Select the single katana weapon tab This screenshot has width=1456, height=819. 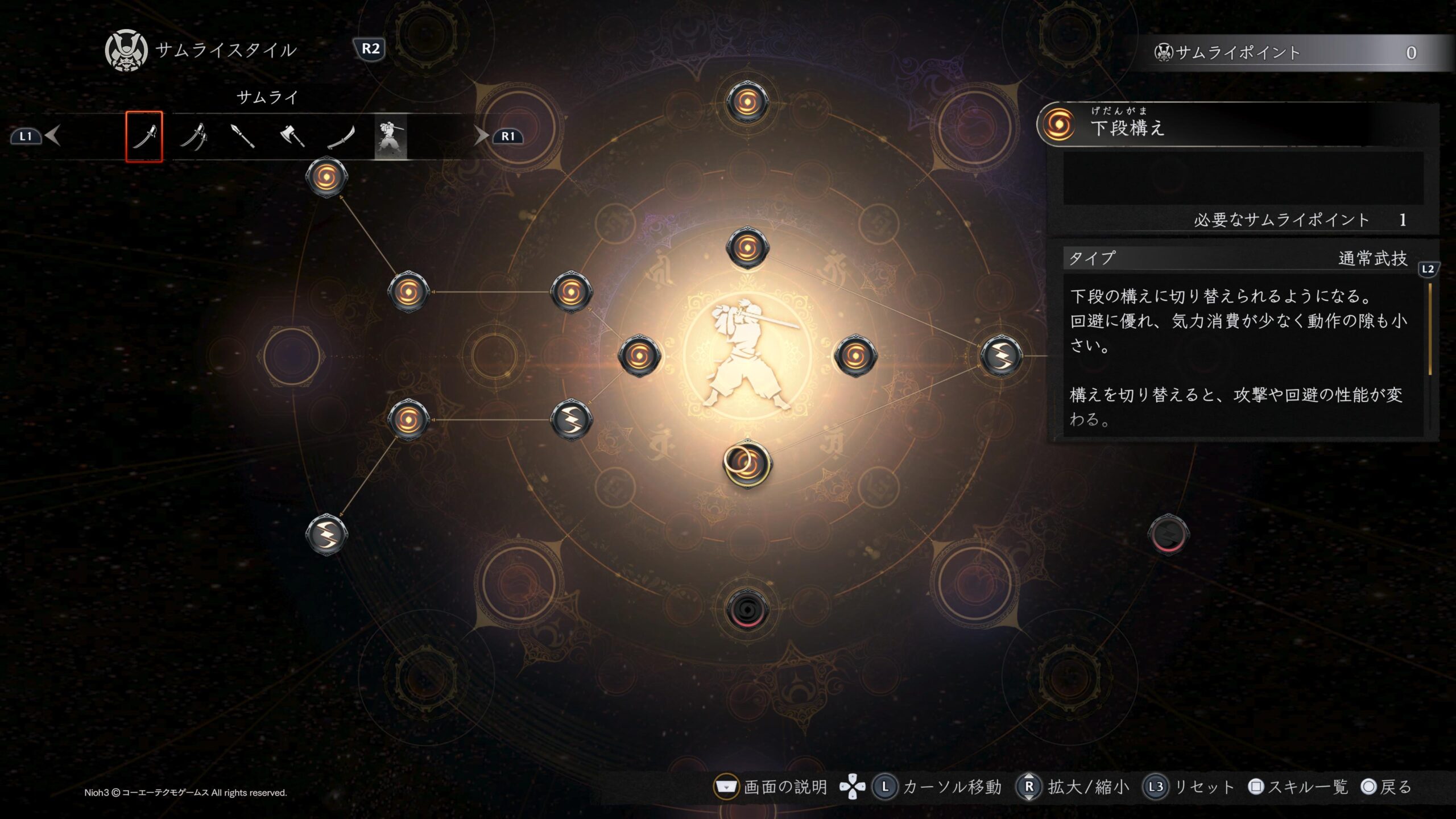(x=144, y=136)
